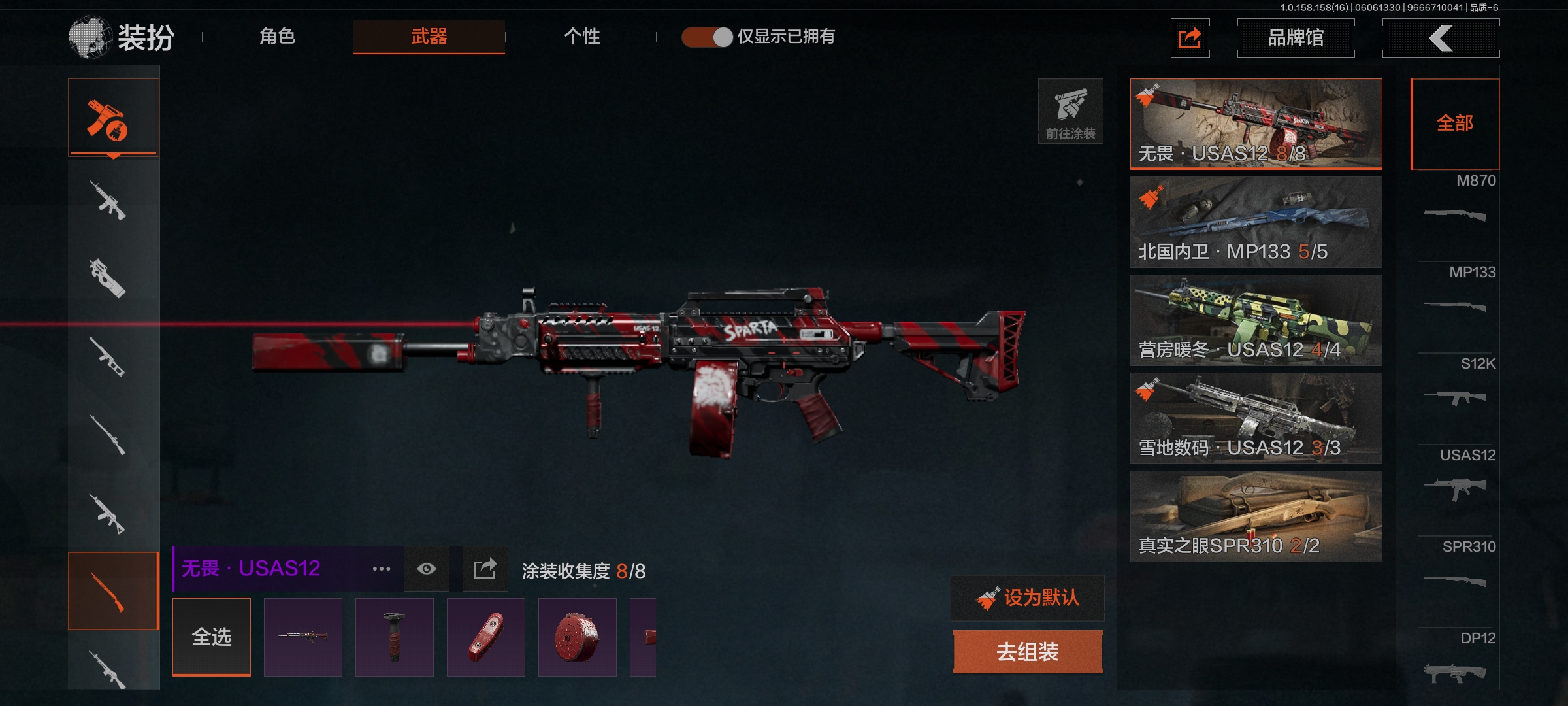The width and height of the screenshot is (1568, 706).
Task: Select the 雪地数码 · USAS12 skin
Action: (1256, 418)
